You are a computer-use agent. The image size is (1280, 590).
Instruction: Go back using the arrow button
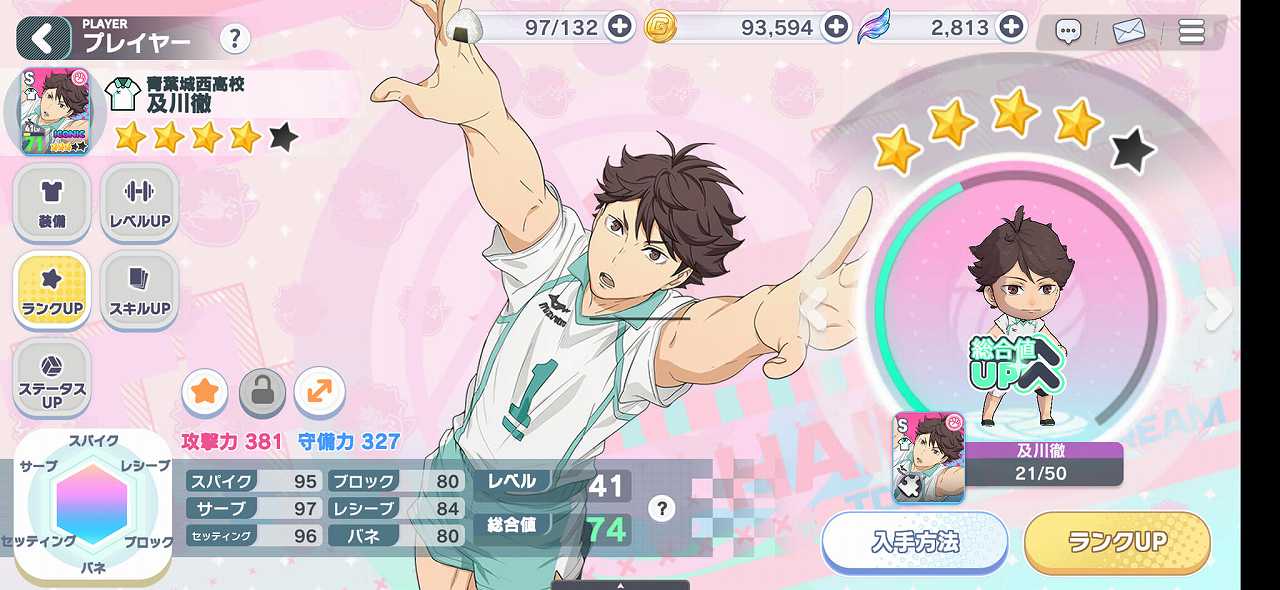tap(43, 39)
